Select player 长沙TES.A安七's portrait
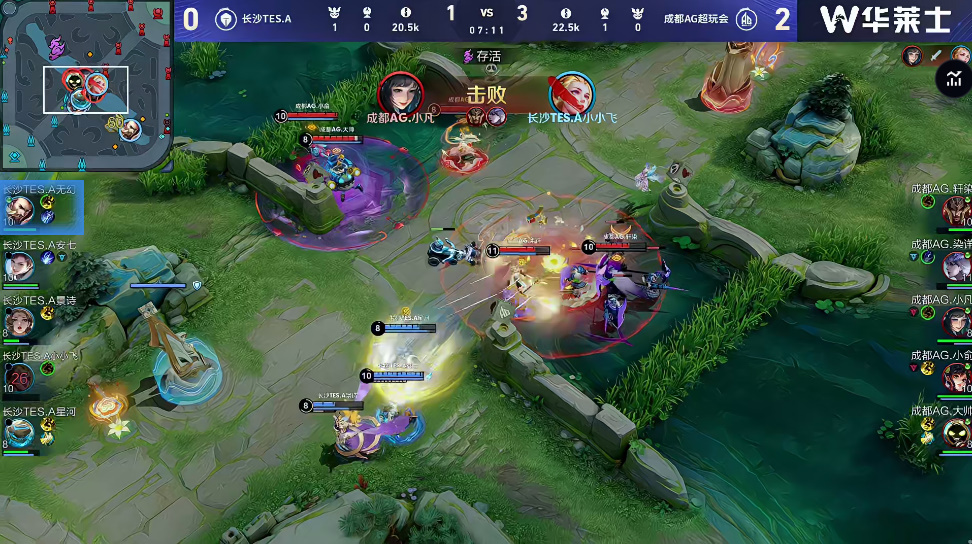The width and height of the screenshot is (972, 544). [x=19, y=266]
